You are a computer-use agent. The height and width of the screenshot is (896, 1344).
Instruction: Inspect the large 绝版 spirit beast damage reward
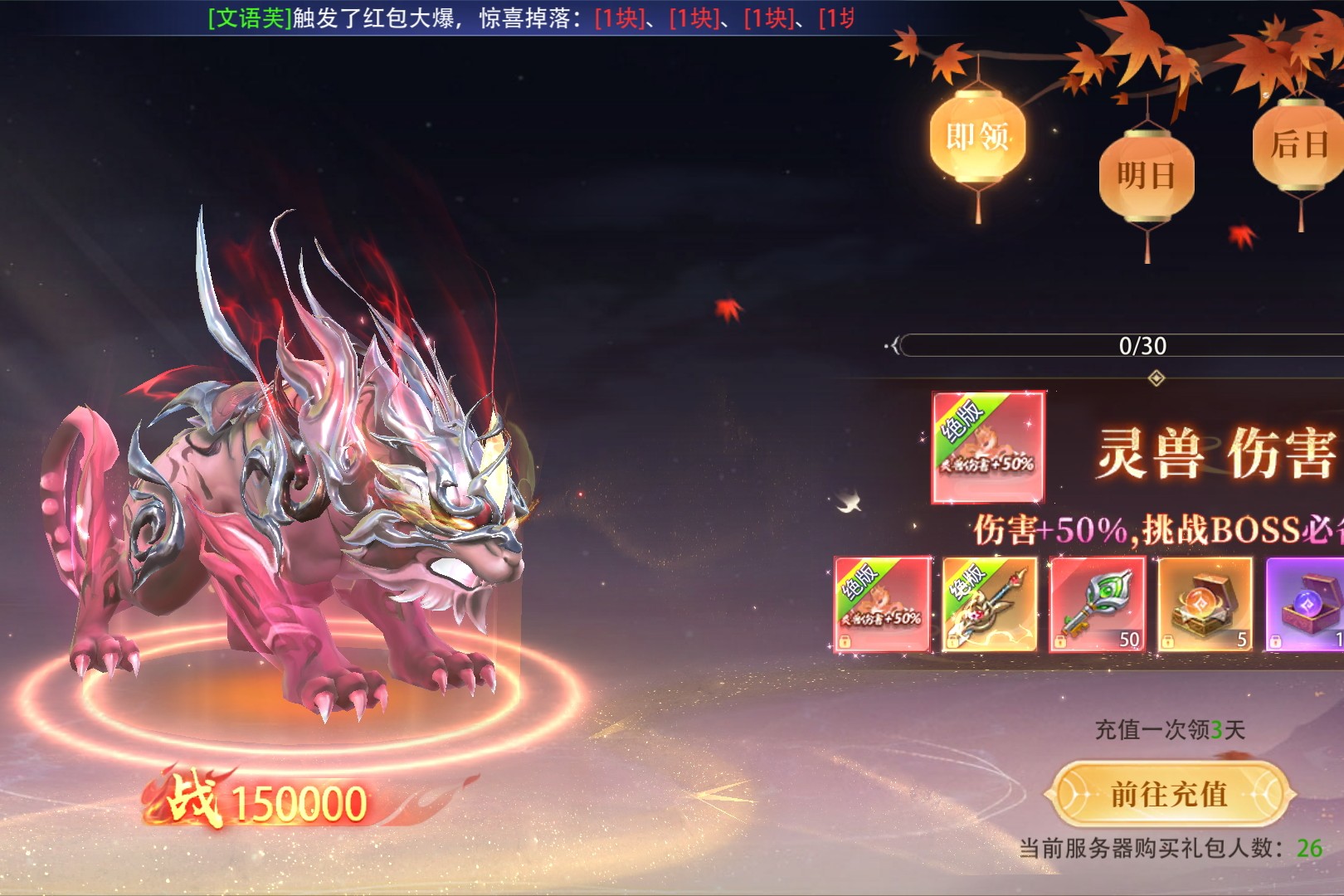coord(988,447)
